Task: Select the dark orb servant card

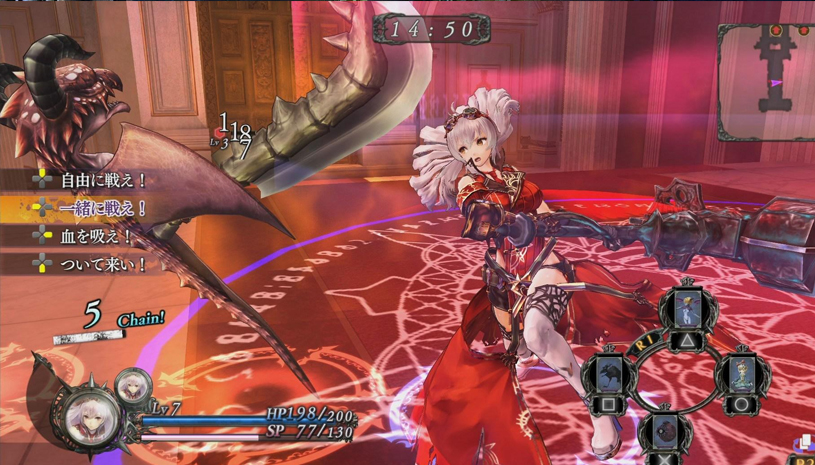Action: coord(664,433)
